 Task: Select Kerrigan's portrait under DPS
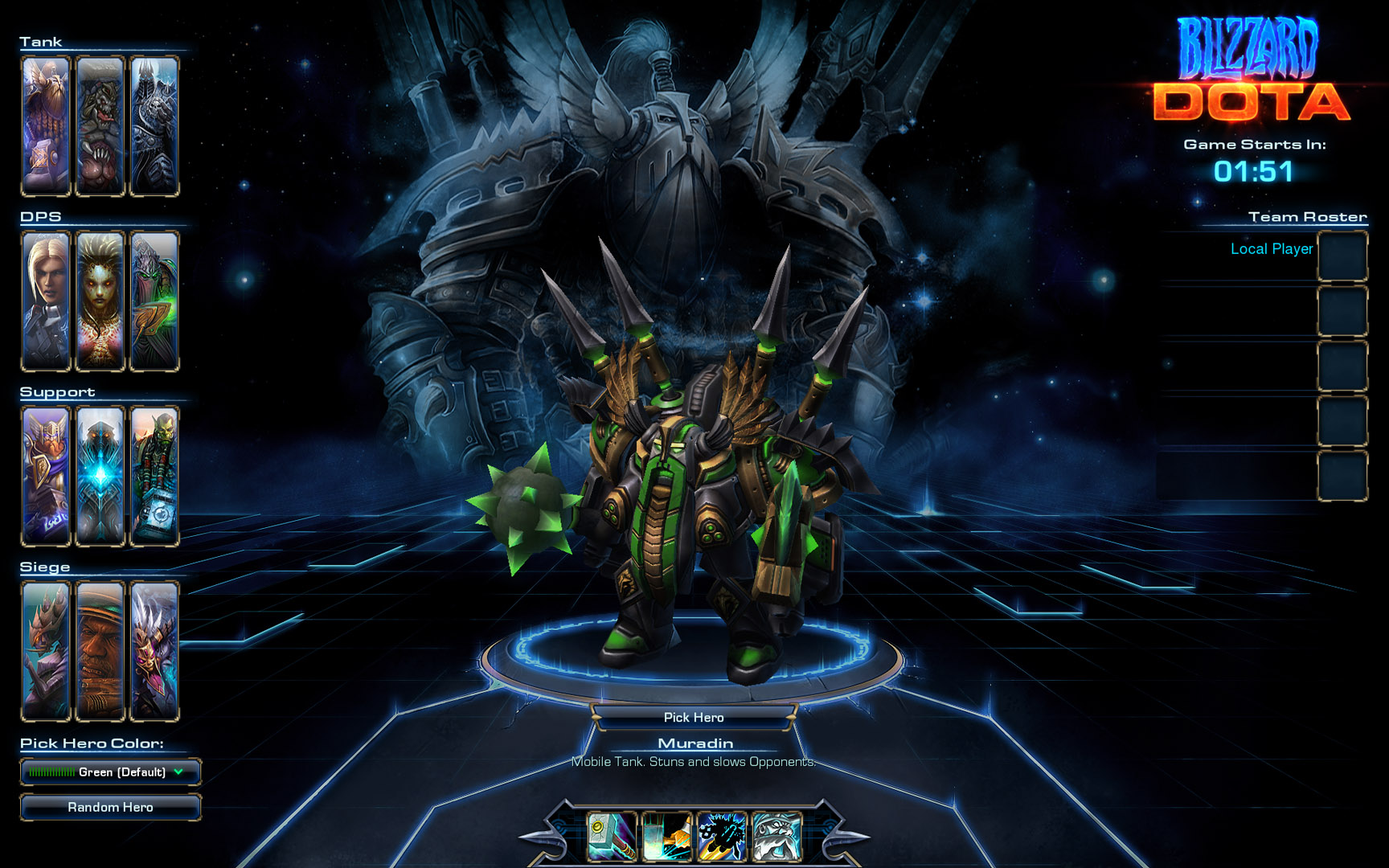(x=100, y=298)
